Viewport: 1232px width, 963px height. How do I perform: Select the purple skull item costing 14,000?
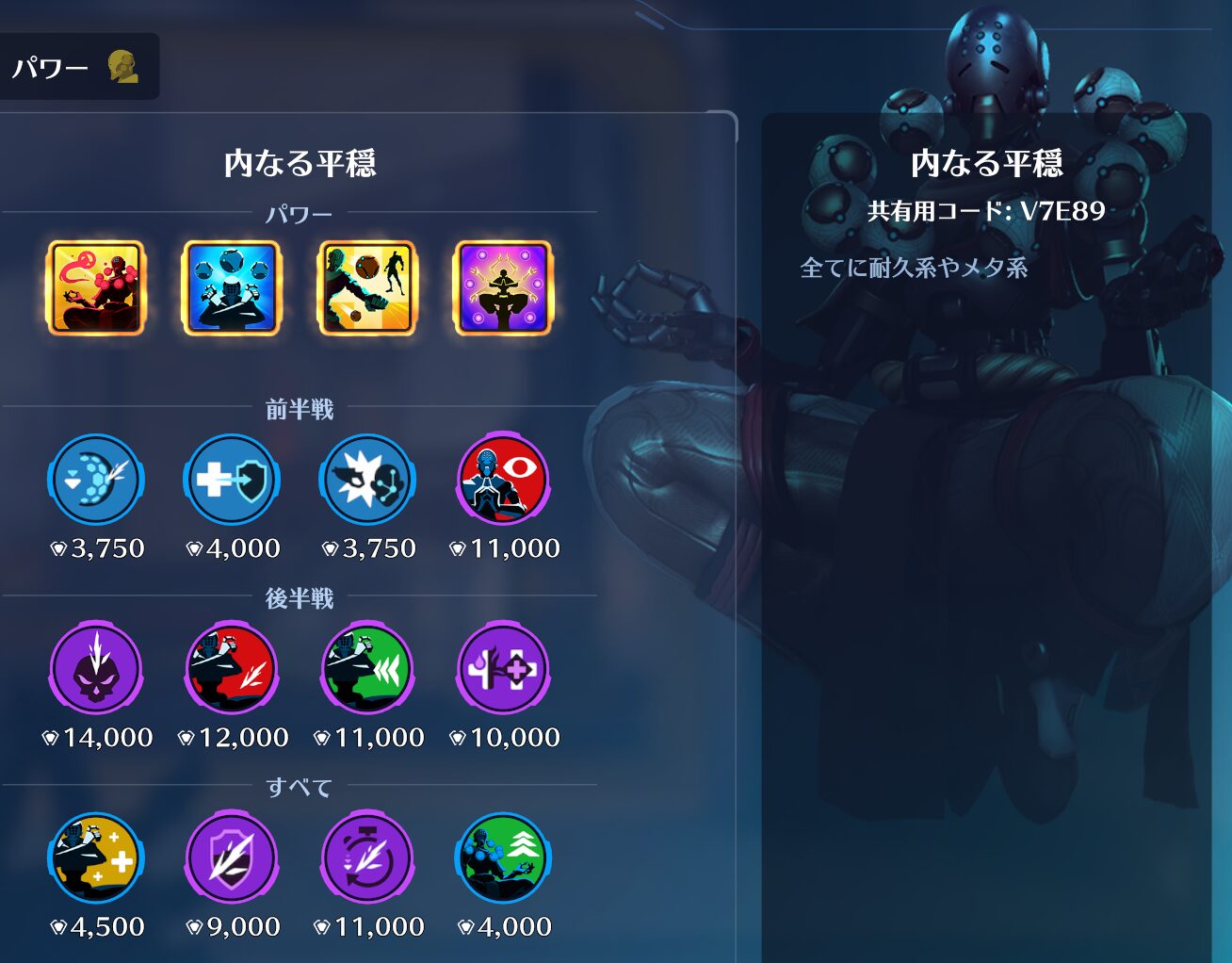[96, 669]
